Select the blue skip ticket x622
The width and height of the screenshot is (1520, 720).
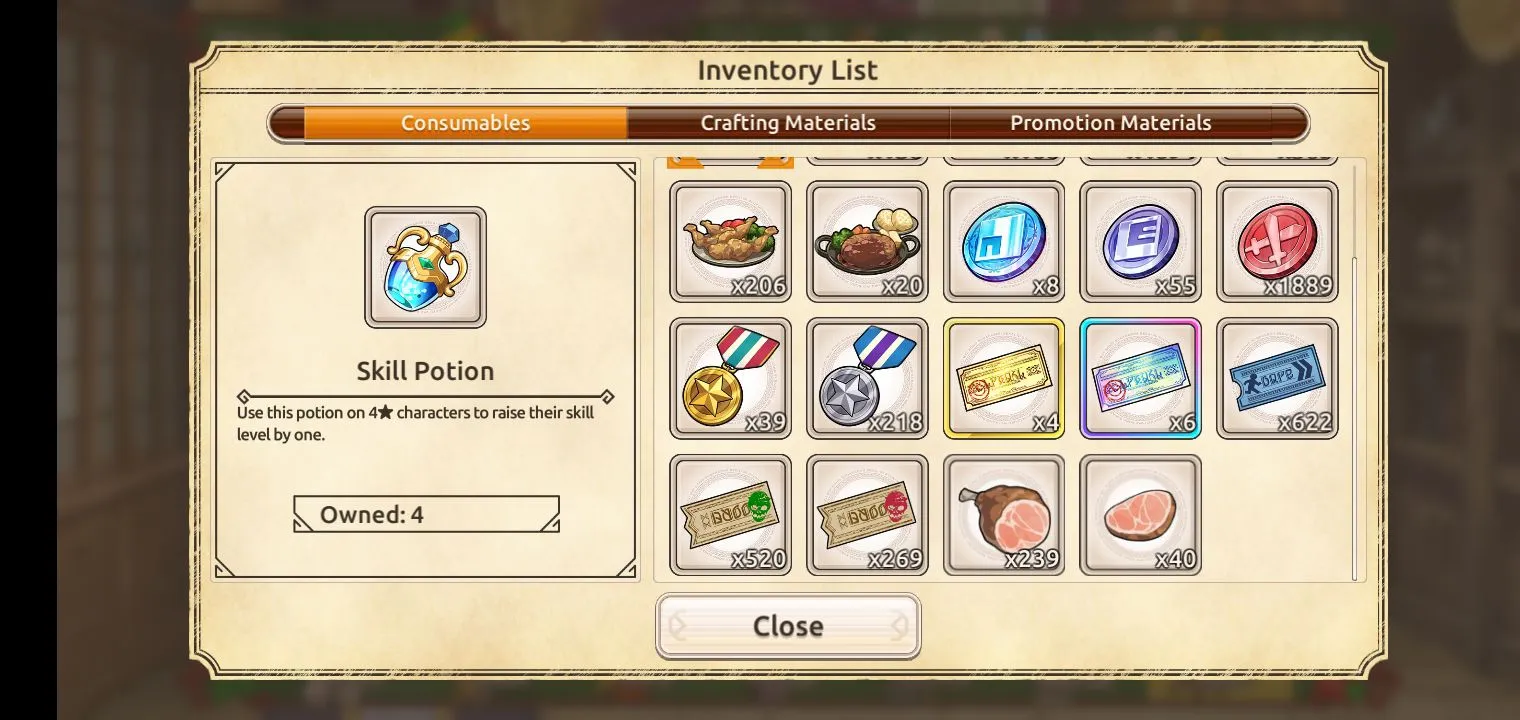coord(1277,378)
